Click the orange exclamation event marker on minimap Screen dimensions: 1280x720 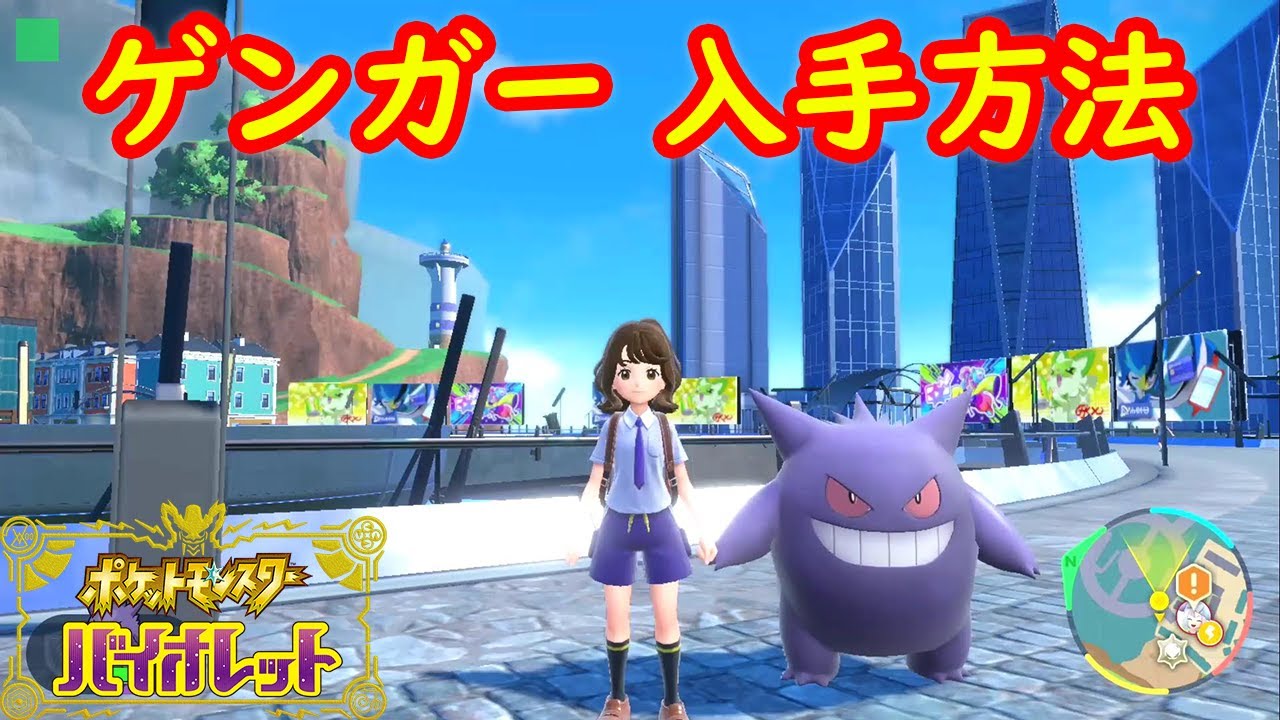[x=1192, y=583]
